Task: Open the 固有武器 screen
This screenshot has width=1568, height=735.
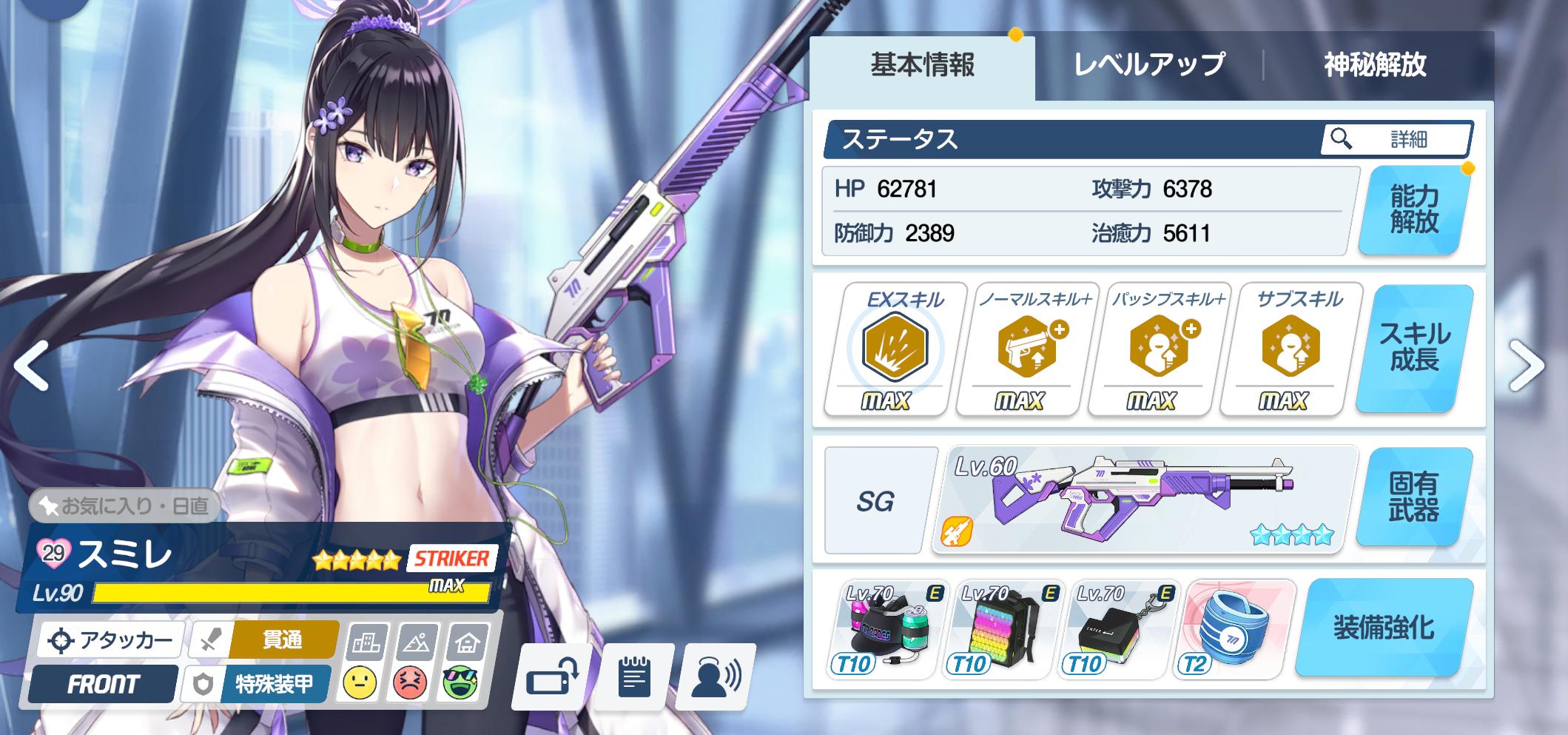Action: click(1413, 497)
